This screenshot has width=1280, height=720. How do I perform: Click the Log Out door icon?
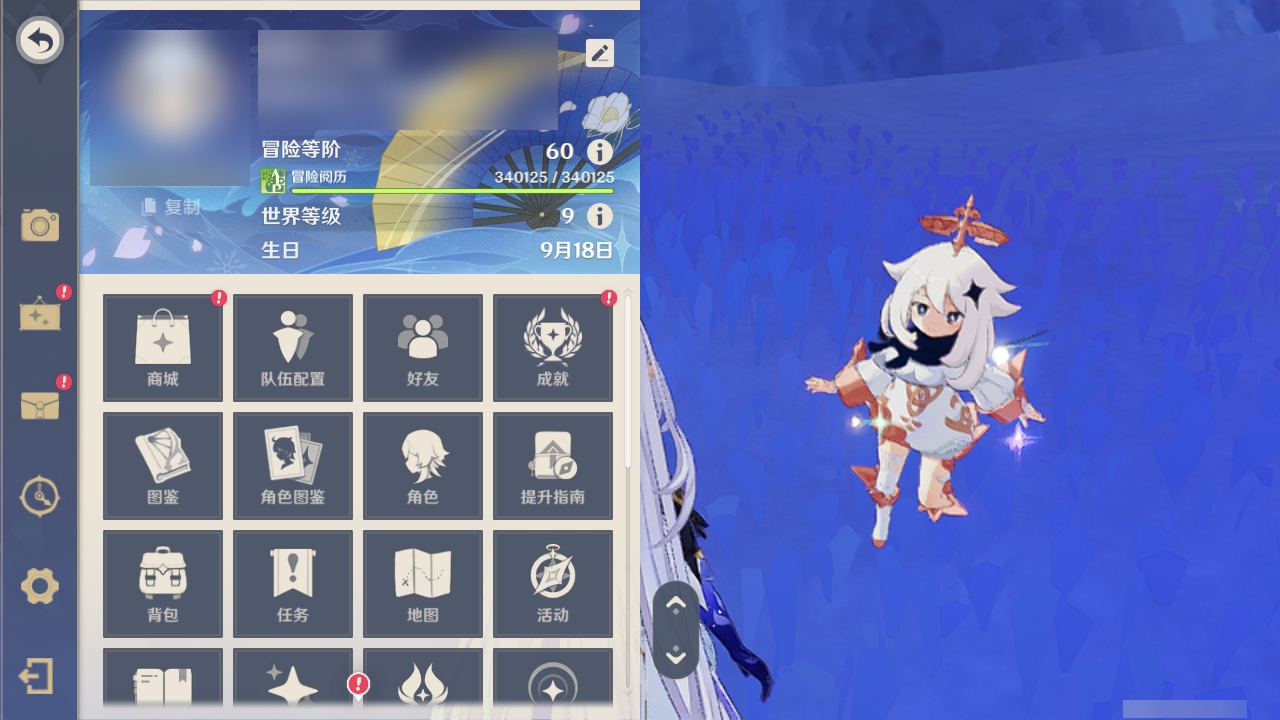(38, 676)
